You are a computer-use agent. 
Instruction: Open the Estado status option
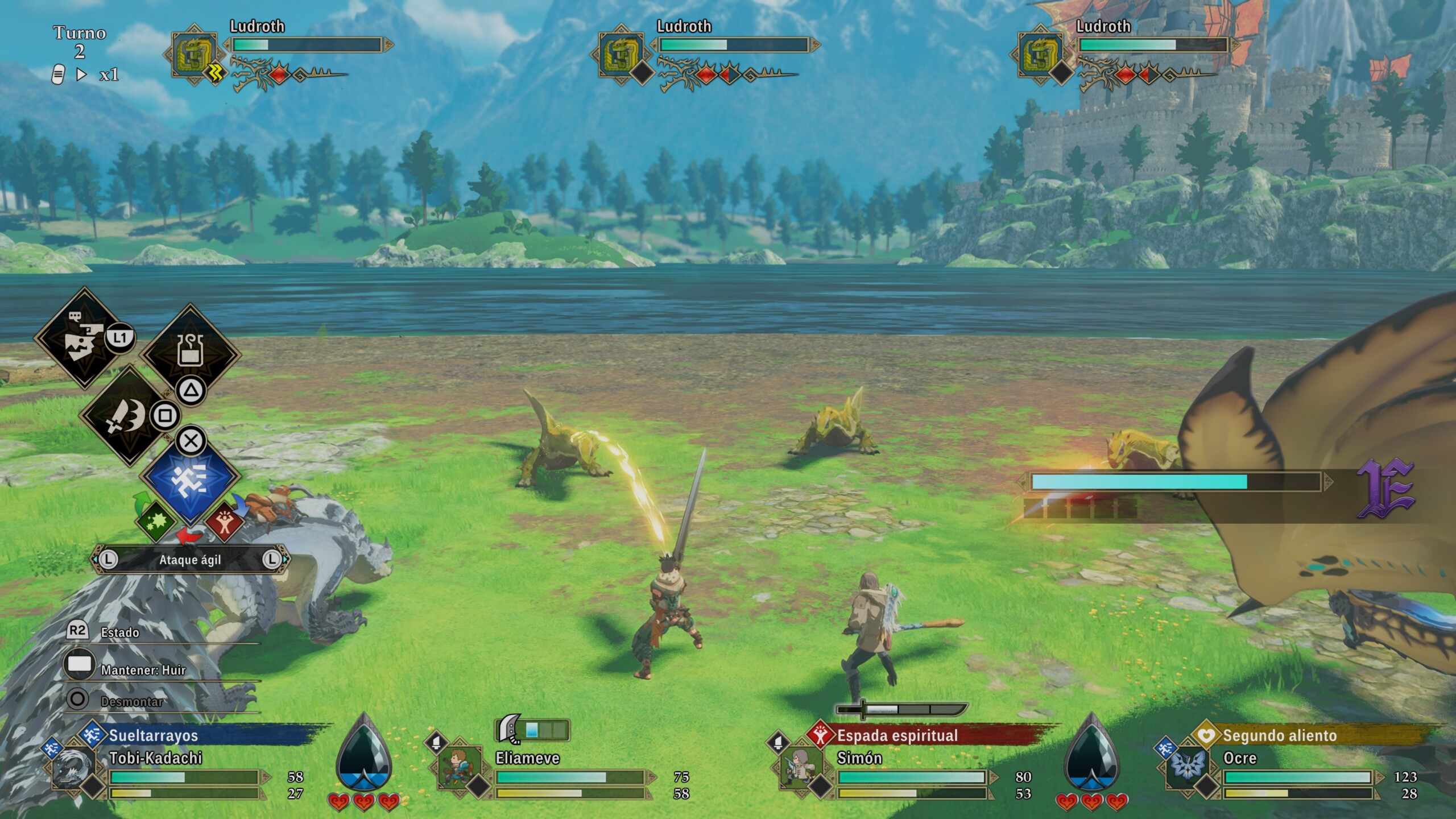click(x=119, y=632)
